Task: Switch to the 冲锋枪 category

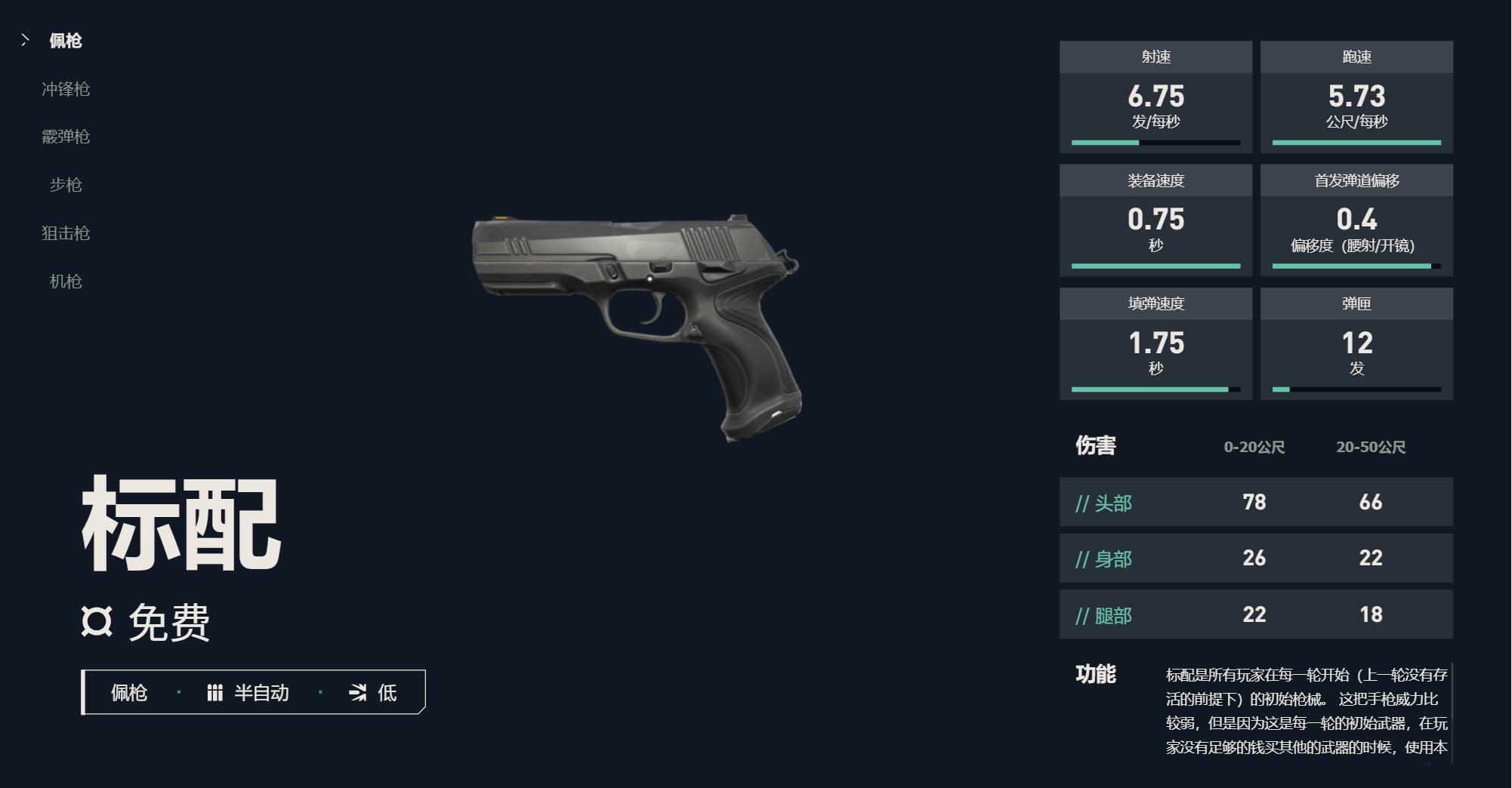Action: point(66,89)
